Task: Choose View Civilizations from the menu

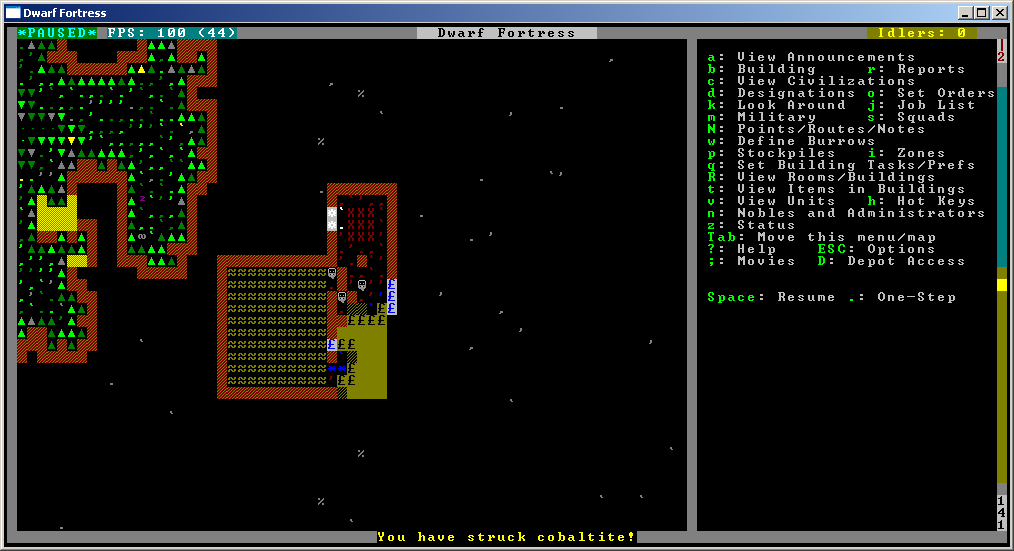Action: 811,81
